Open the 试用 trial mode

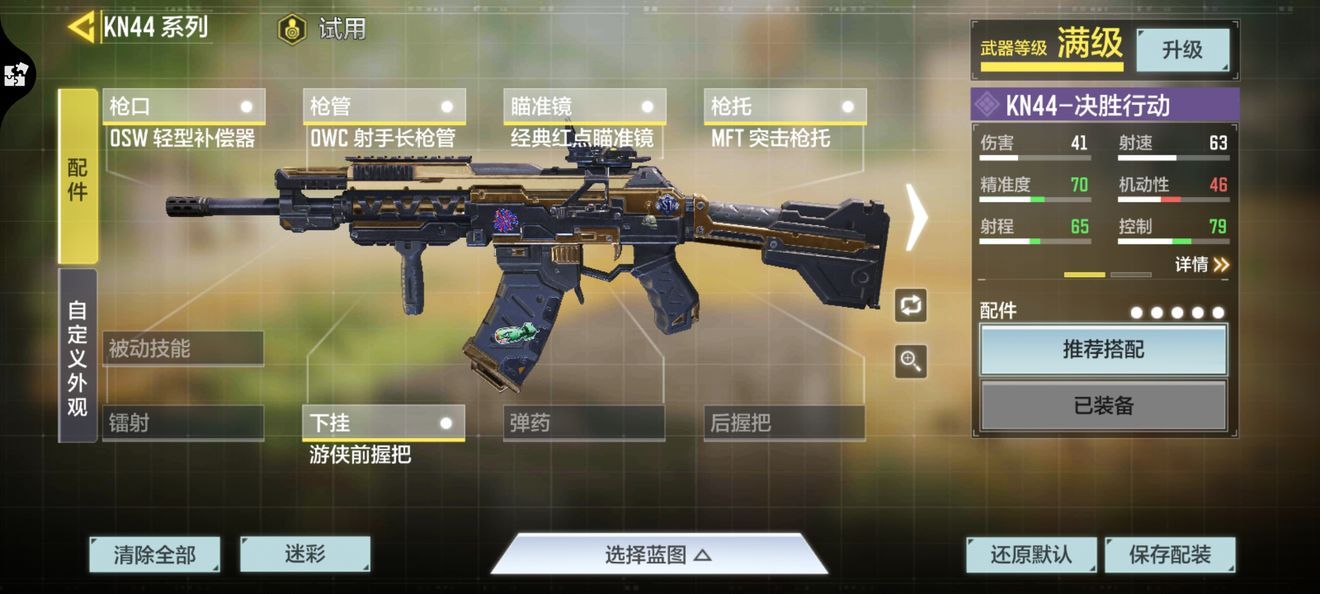click(x=322, y=29)
